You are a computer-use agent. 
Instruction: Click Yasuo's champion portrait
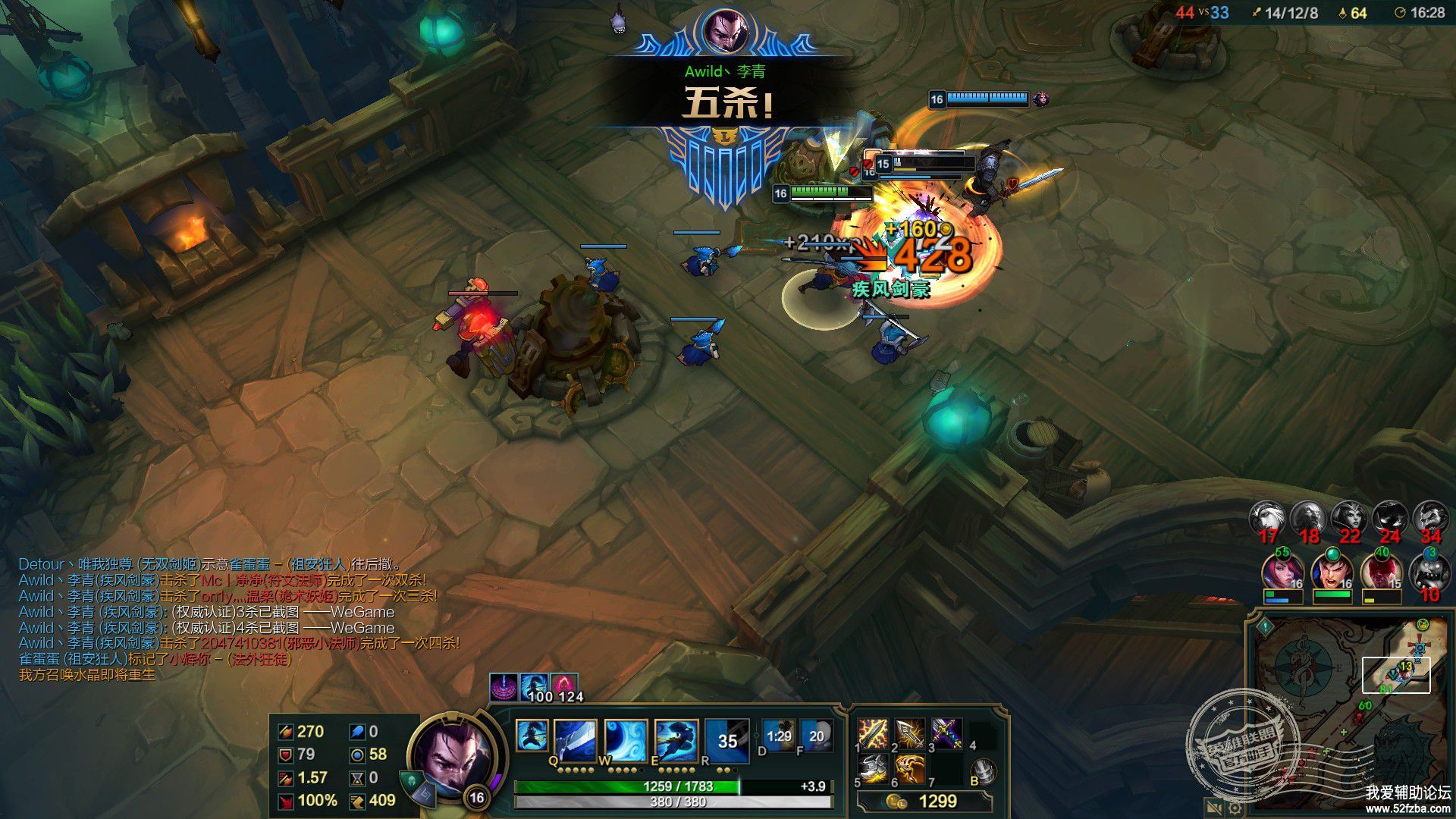tap(453, 755)
